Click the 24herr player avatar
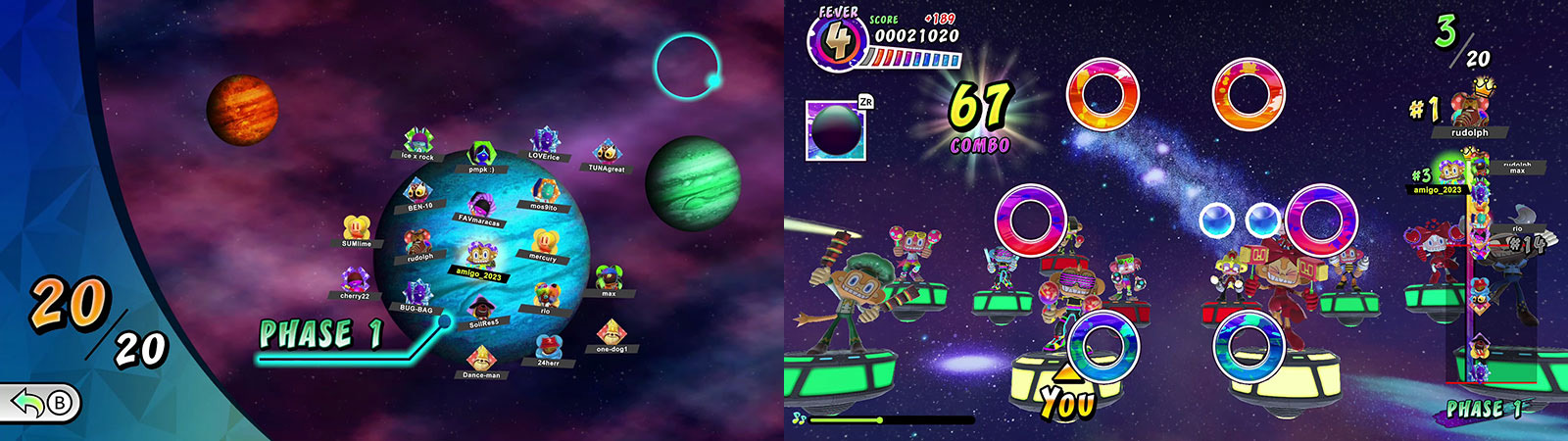The width and height of the screenshot is (1568, 441). 548,347
